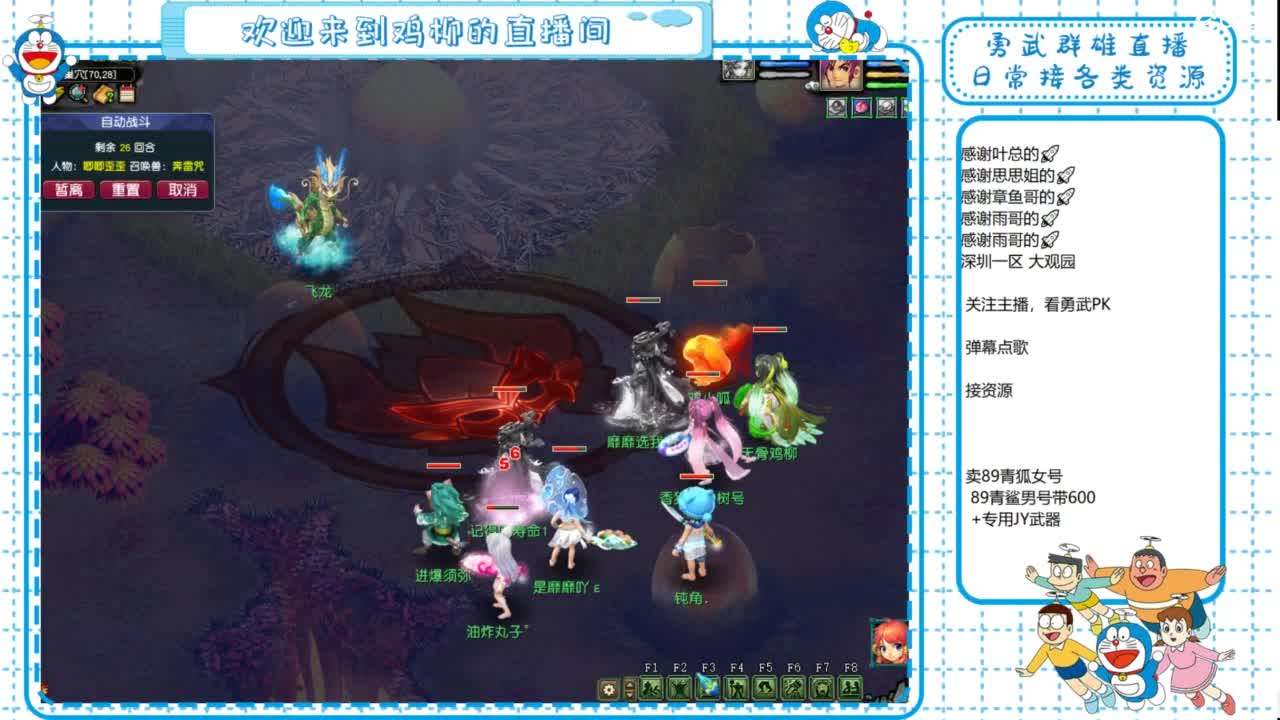Activate the F8 skill shortcut
Image resolution: width=1280 pixels, height=720 pixels.
(x=850, y=689)
